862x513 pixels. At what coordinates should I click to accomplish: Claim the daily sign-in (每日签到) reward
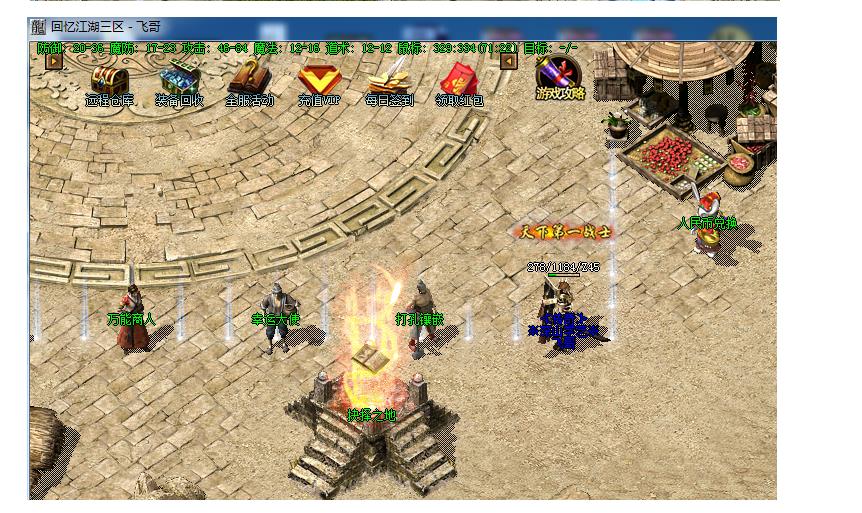[x=388, y=79]
